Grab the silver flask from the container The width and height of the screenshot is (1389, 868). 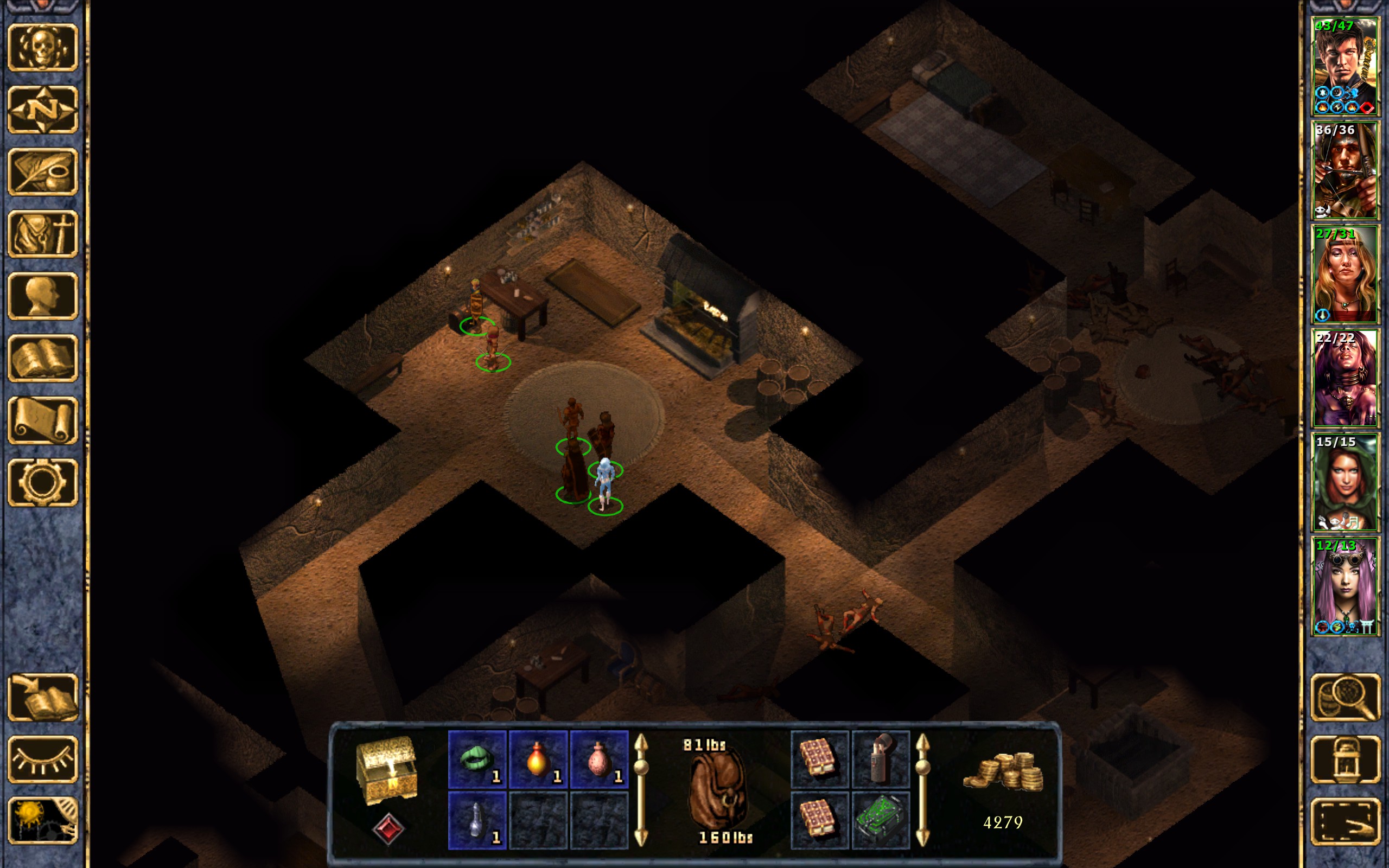coord(477,820)
